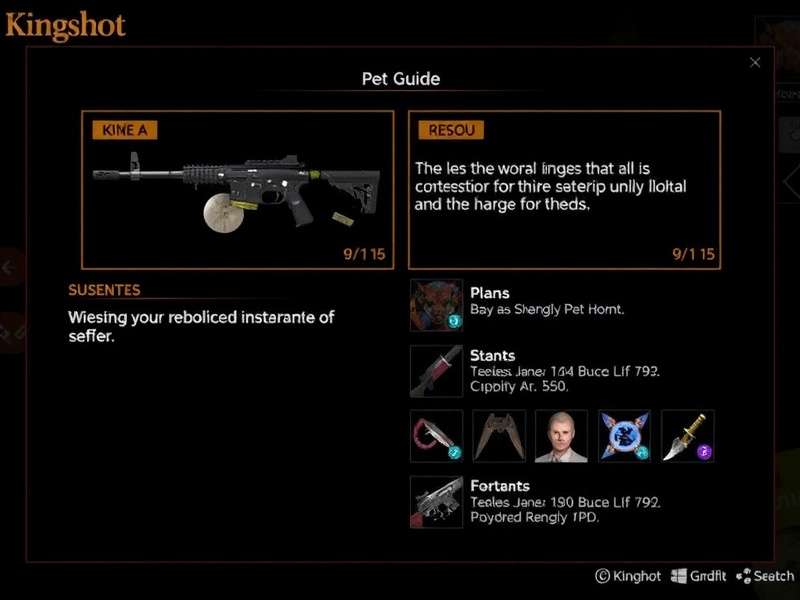
Task: Select the golden dagger icon
Action: point(687,436)
